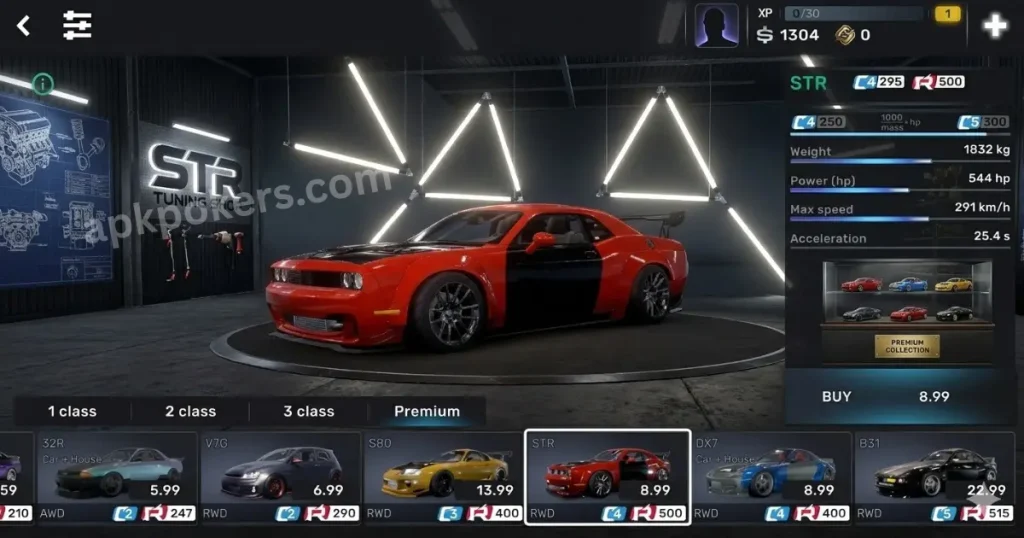The height and width of the screenshot is (538, 1024).
Task: Select the Premium cars tab
Action: tap(427, 411)
